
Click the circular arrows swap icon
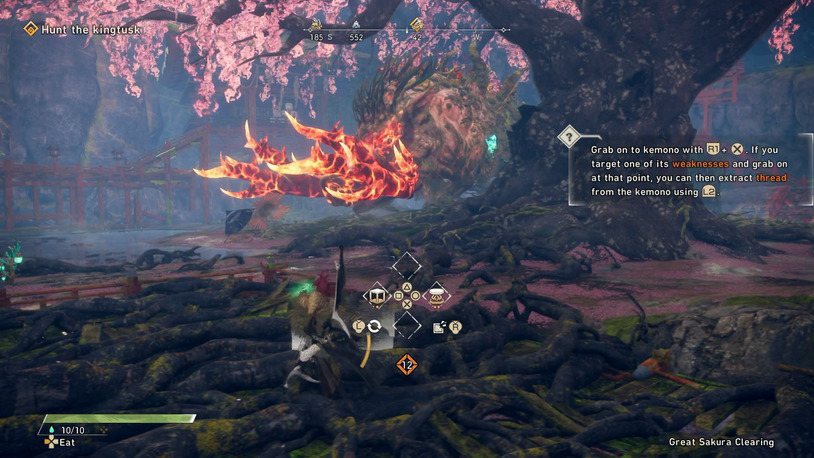click(x=374, y=326)
